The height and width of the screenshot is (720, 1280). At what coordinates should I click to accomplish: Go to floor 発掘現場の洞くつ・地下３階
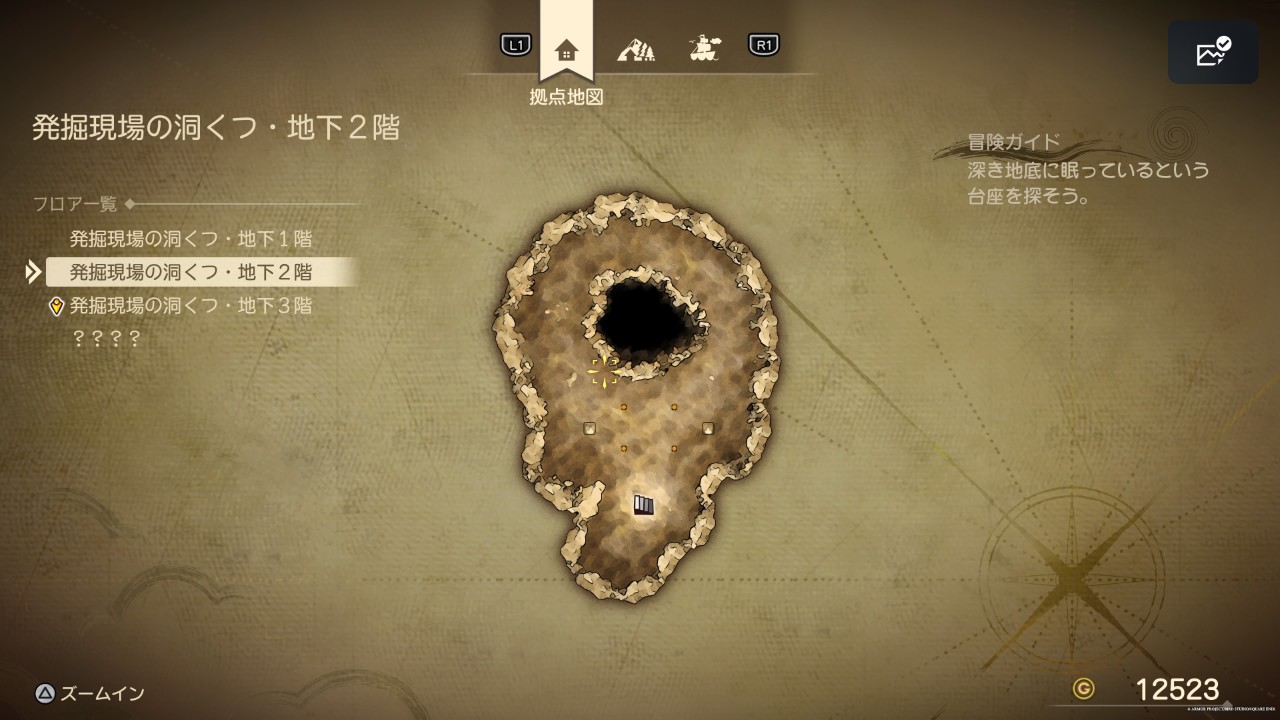[191, 306]
